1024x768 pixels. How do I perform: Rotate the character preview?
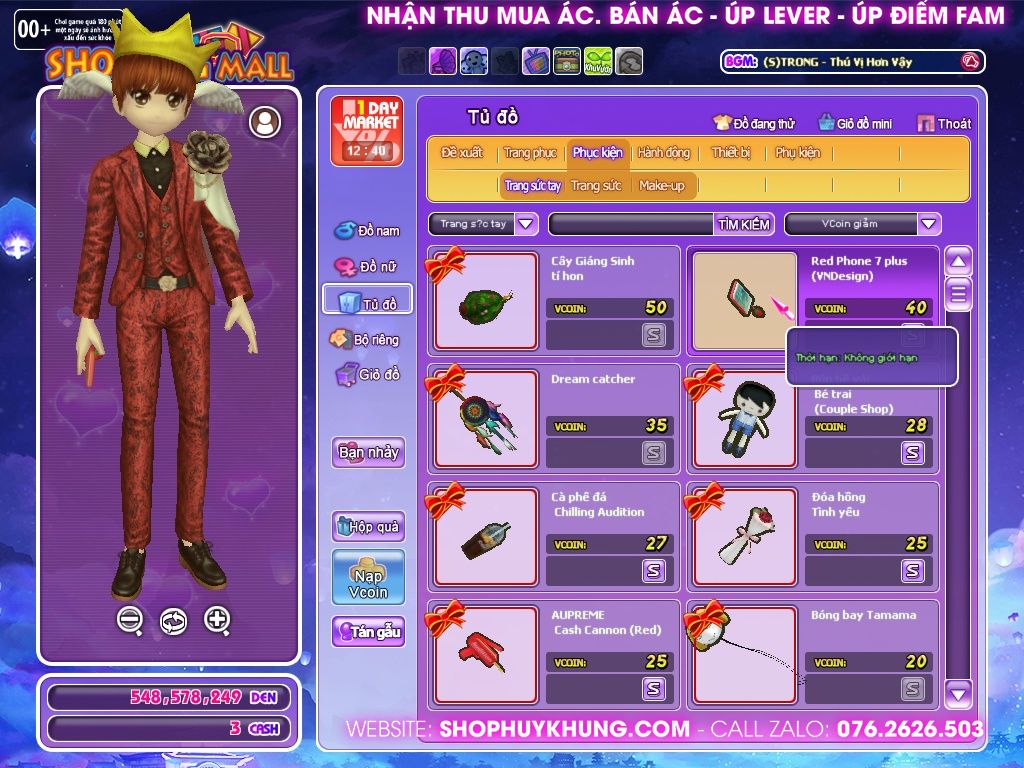[173, 621]
